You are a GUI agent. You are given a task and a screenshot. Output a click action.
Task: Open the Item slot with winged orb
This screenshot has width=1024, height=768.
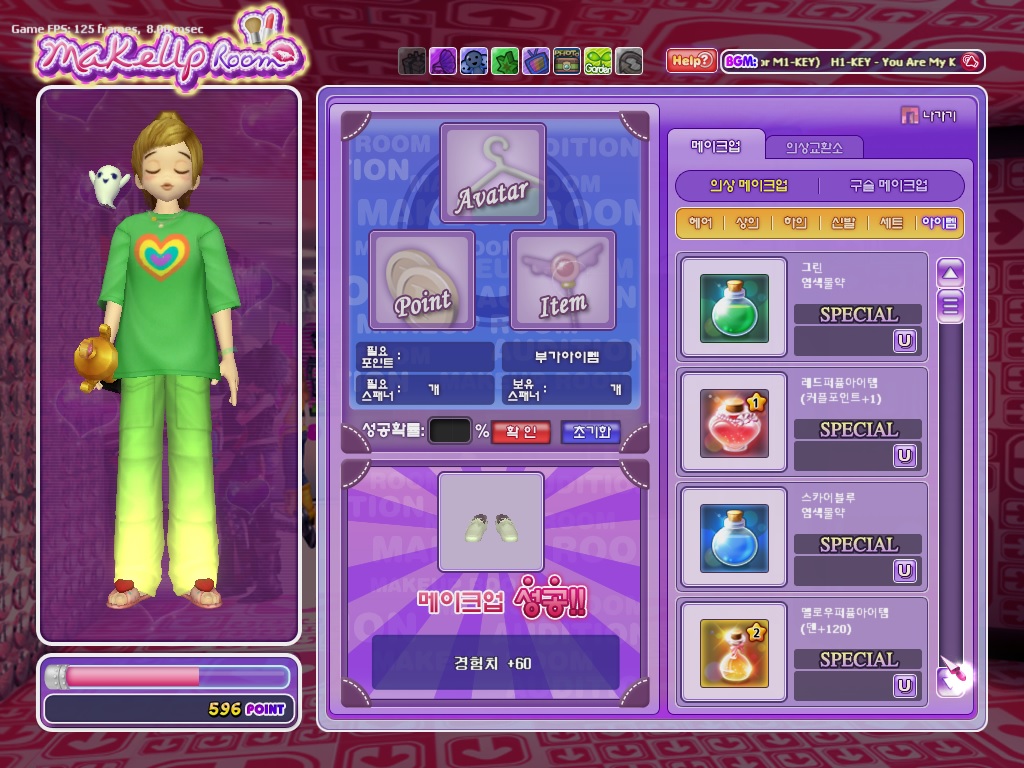563,280
